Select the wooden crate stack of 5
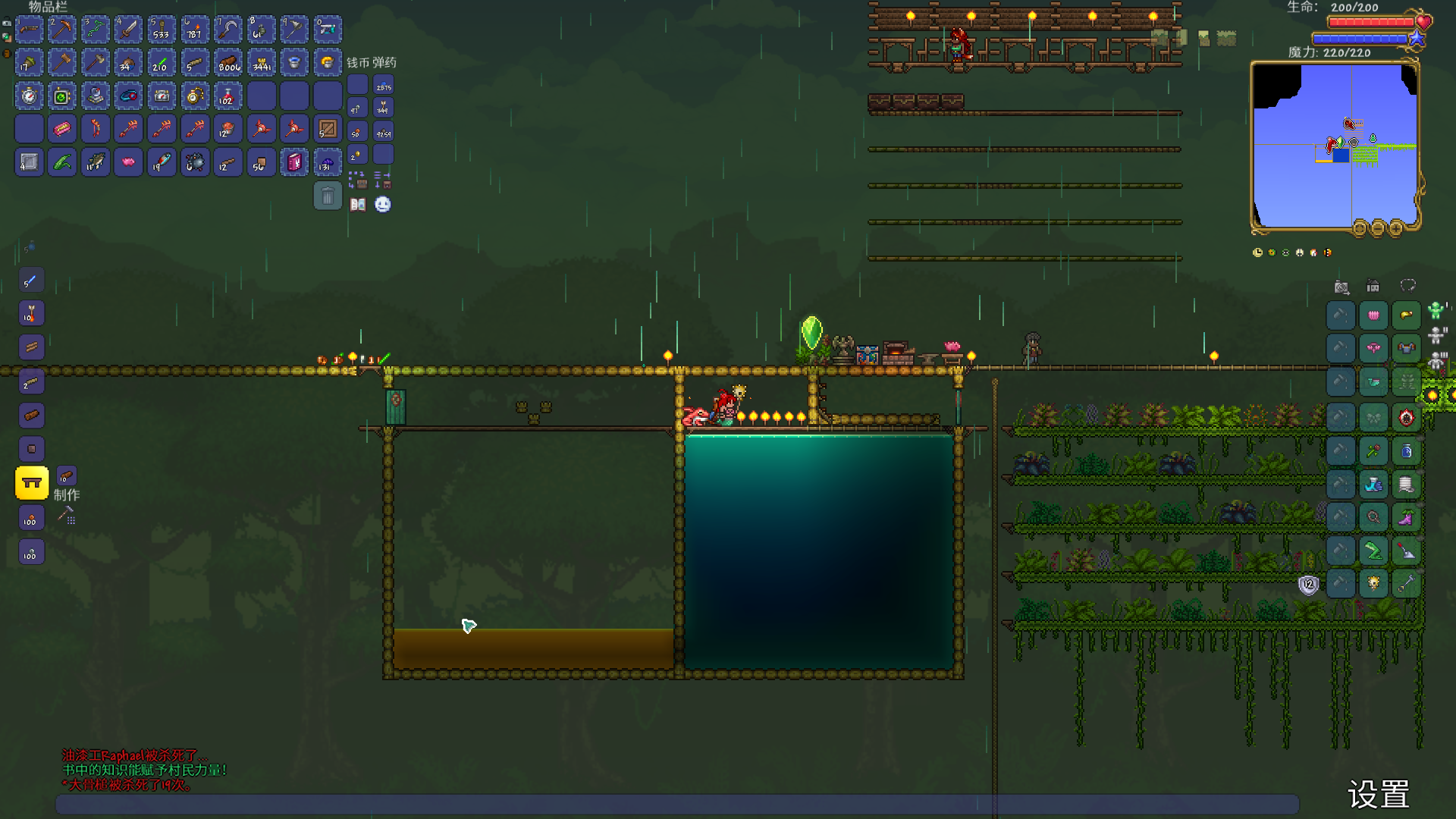The height and width of the screenshot is (819, 1456). [x=328, y=130]
